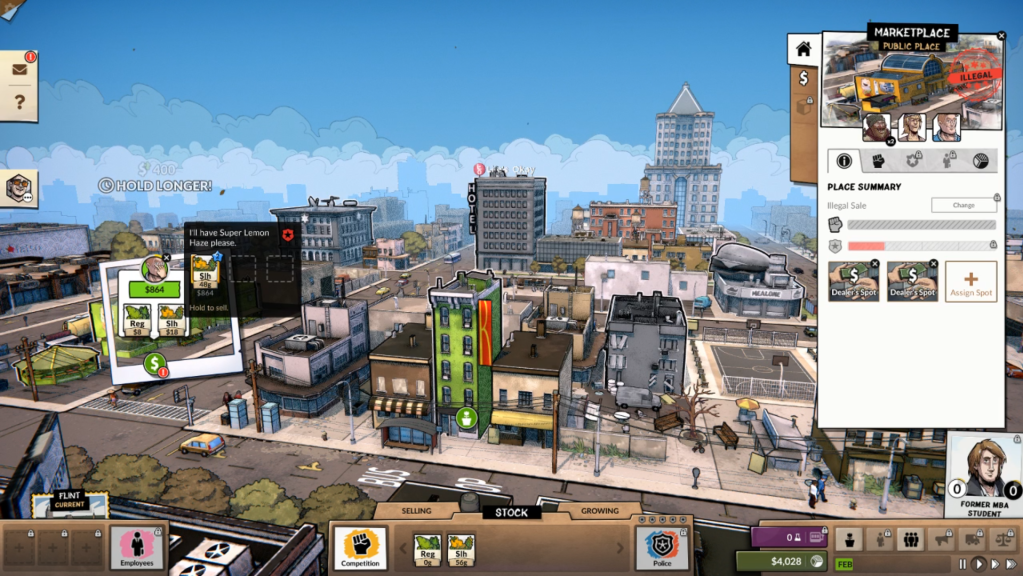Viewport: 1023px width, 576px height.
Task: Open the mail envelope notifications
Action: tap(19, 70)
